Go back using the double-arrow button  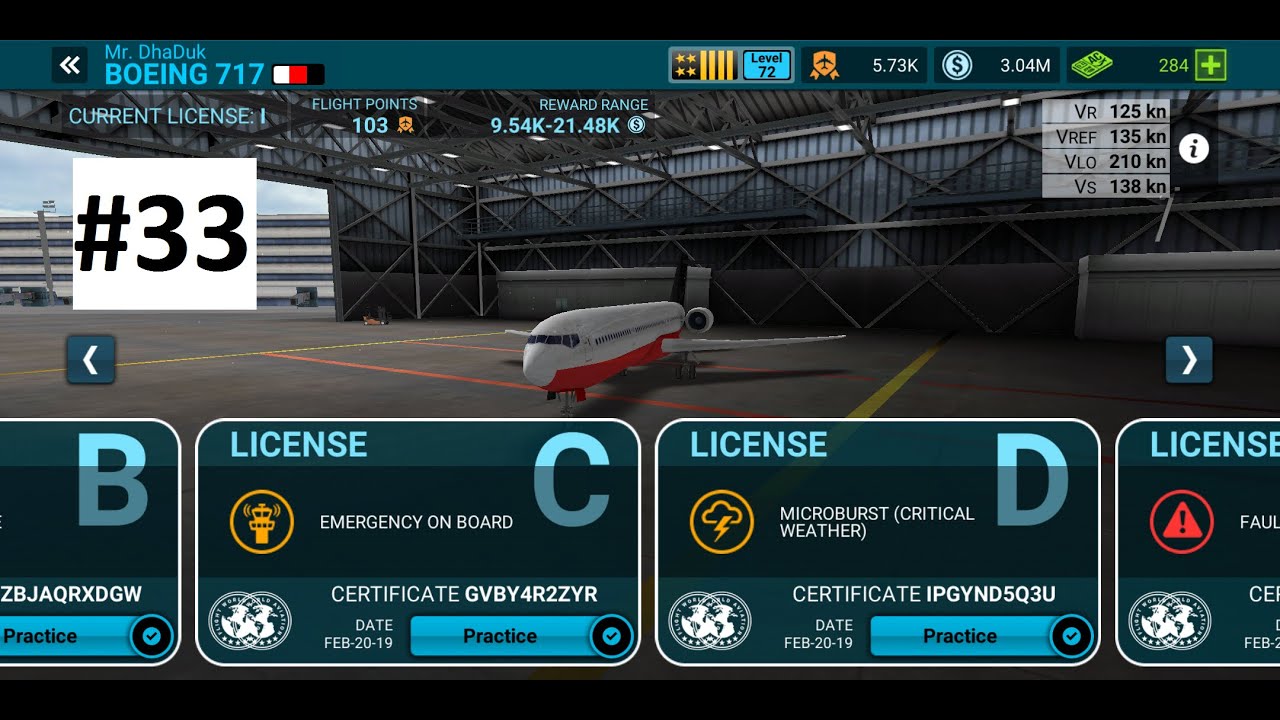(69, 66)
